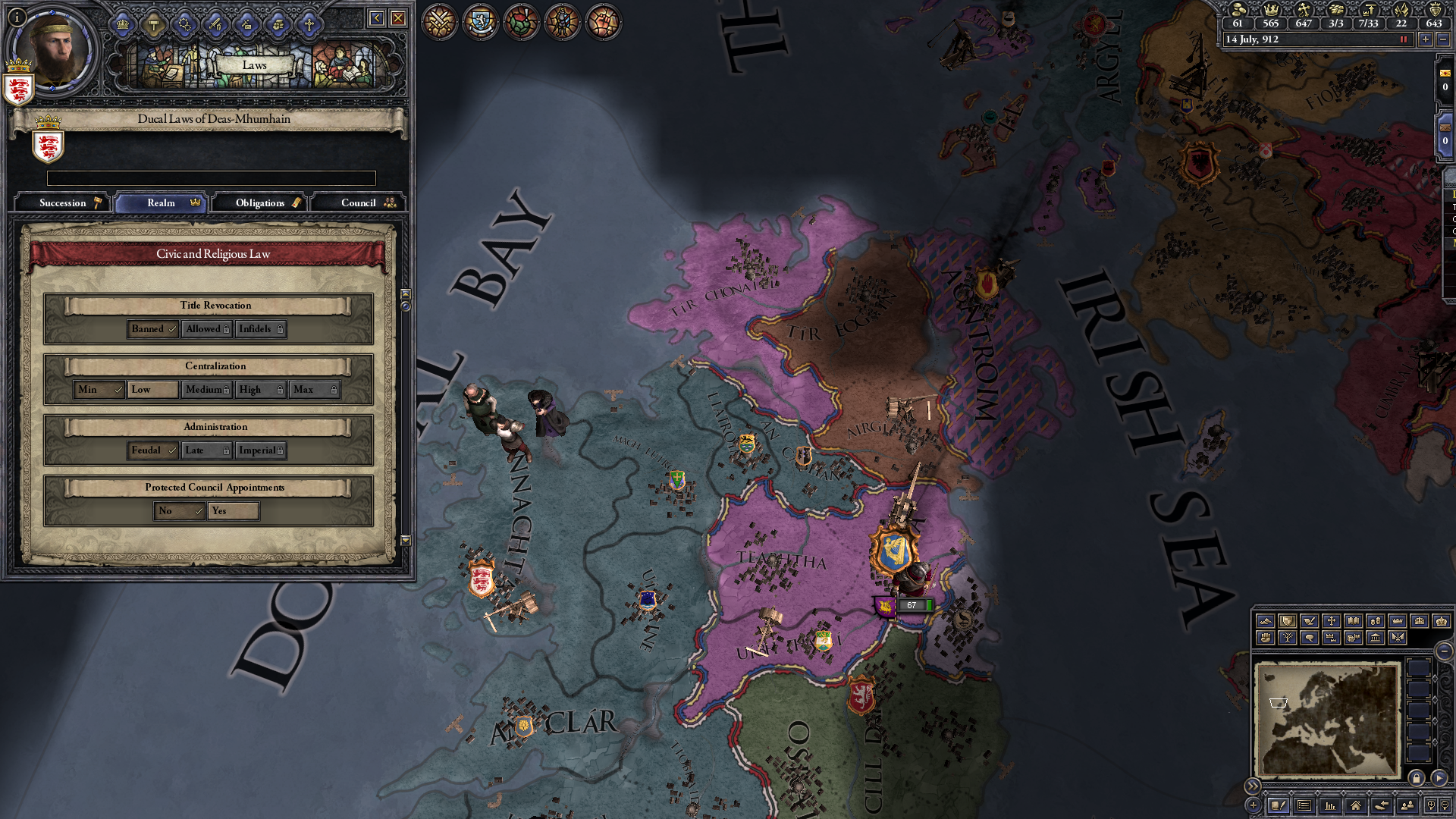The height and width of the screenshot is (819, 1456).
Task: Click the find-characters two-people icon
Action: [1407, 806]
